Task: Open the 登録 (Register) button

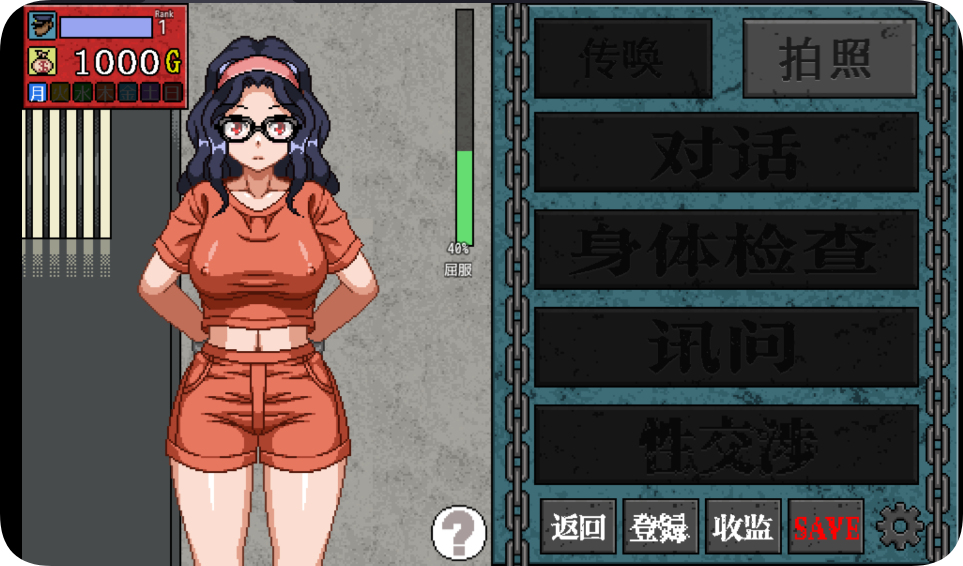Action: click(x=660, y=527)
